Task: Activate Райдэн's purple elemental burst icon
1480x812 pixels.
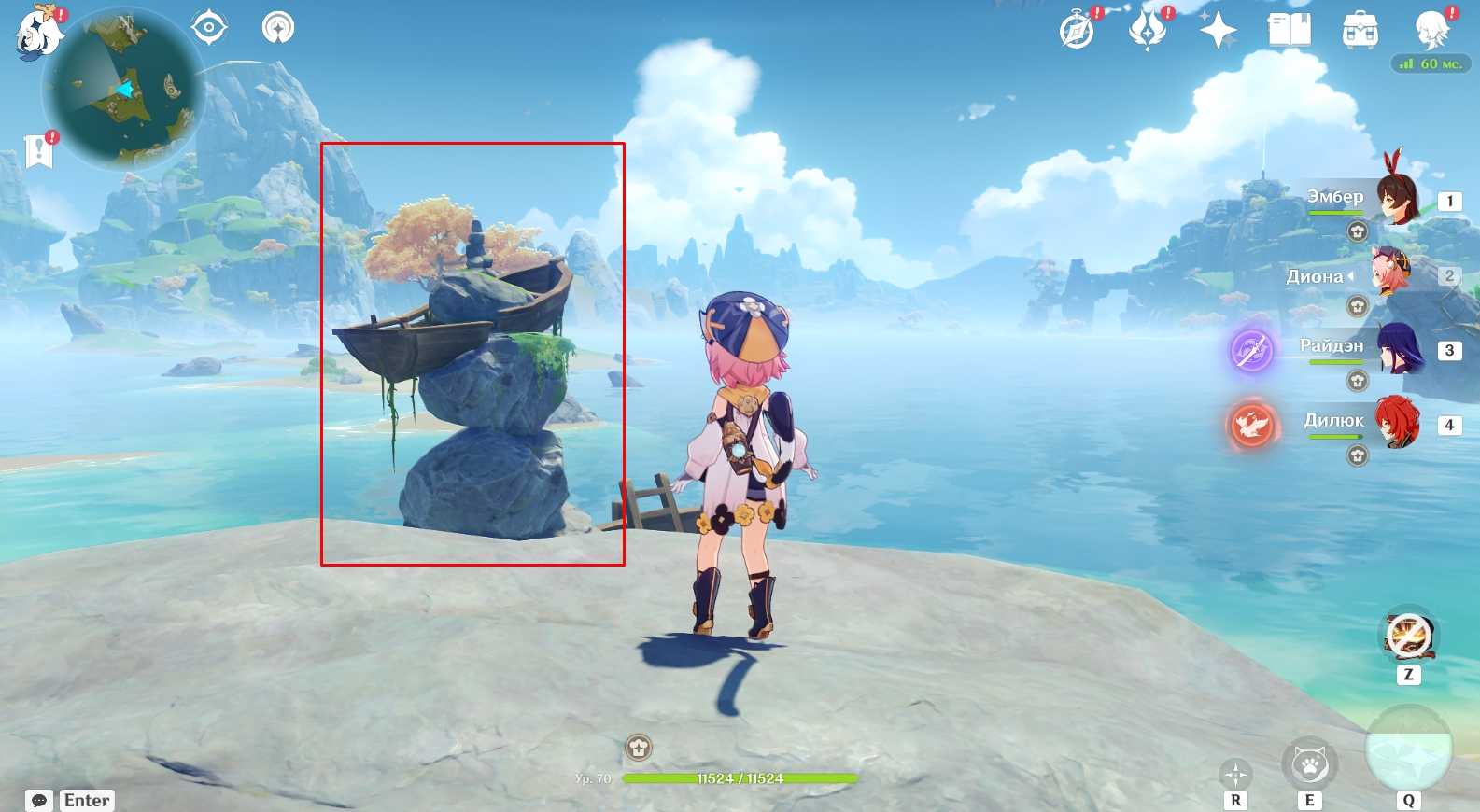Action: pyautogui.click(x=1251, y=351)
